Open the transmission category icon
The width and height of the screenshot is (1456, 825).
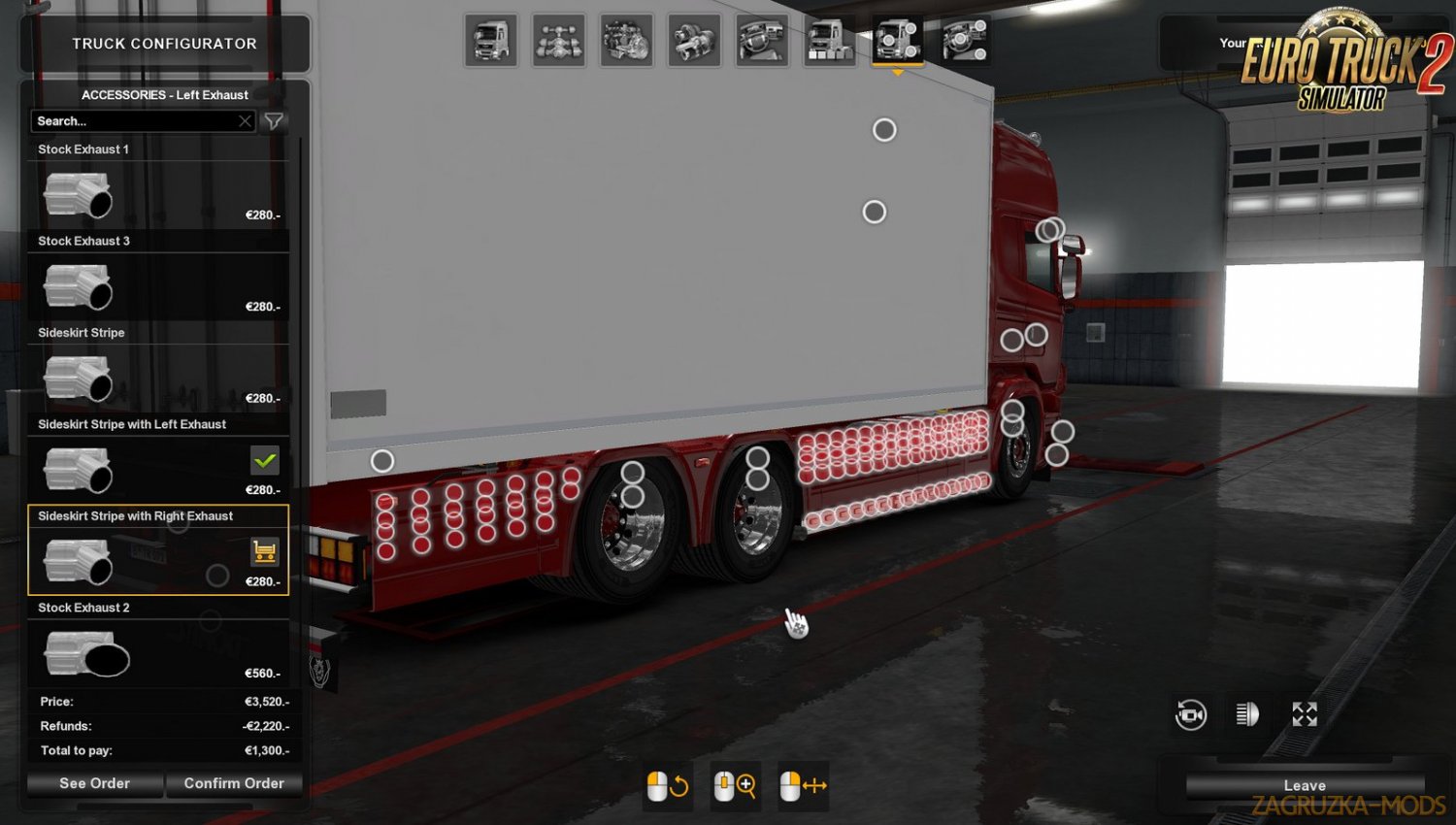(695, 40)
